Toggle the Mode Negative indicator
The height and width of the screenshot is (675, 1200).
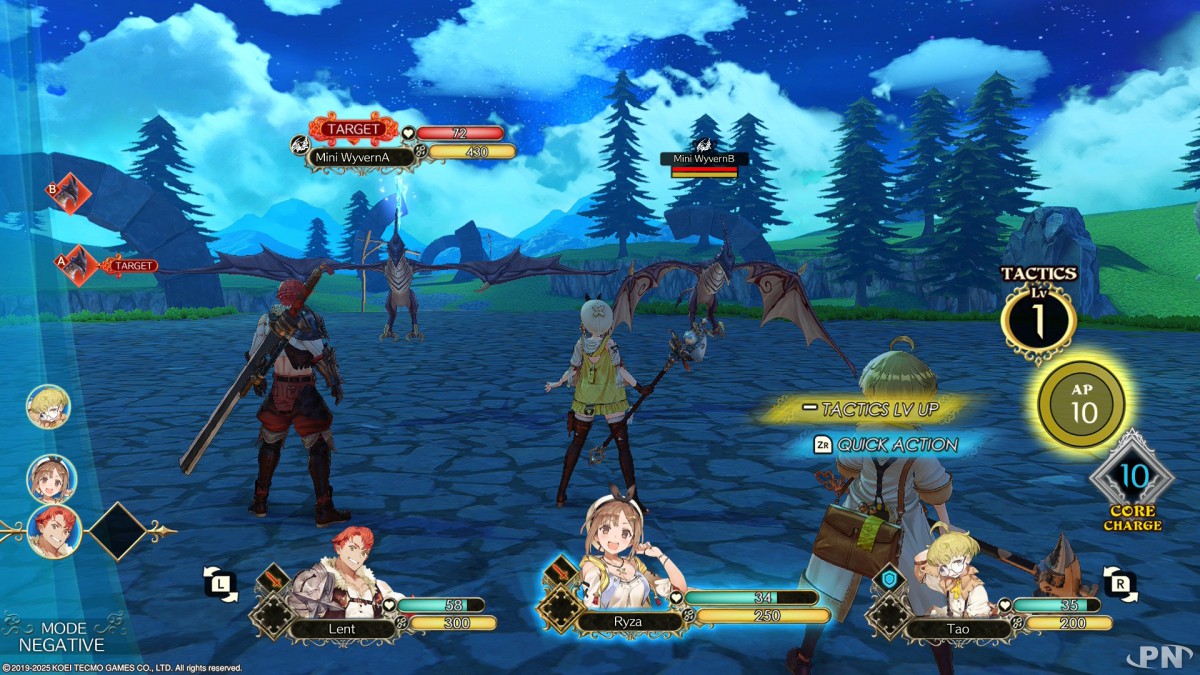(x=60, y=637)
